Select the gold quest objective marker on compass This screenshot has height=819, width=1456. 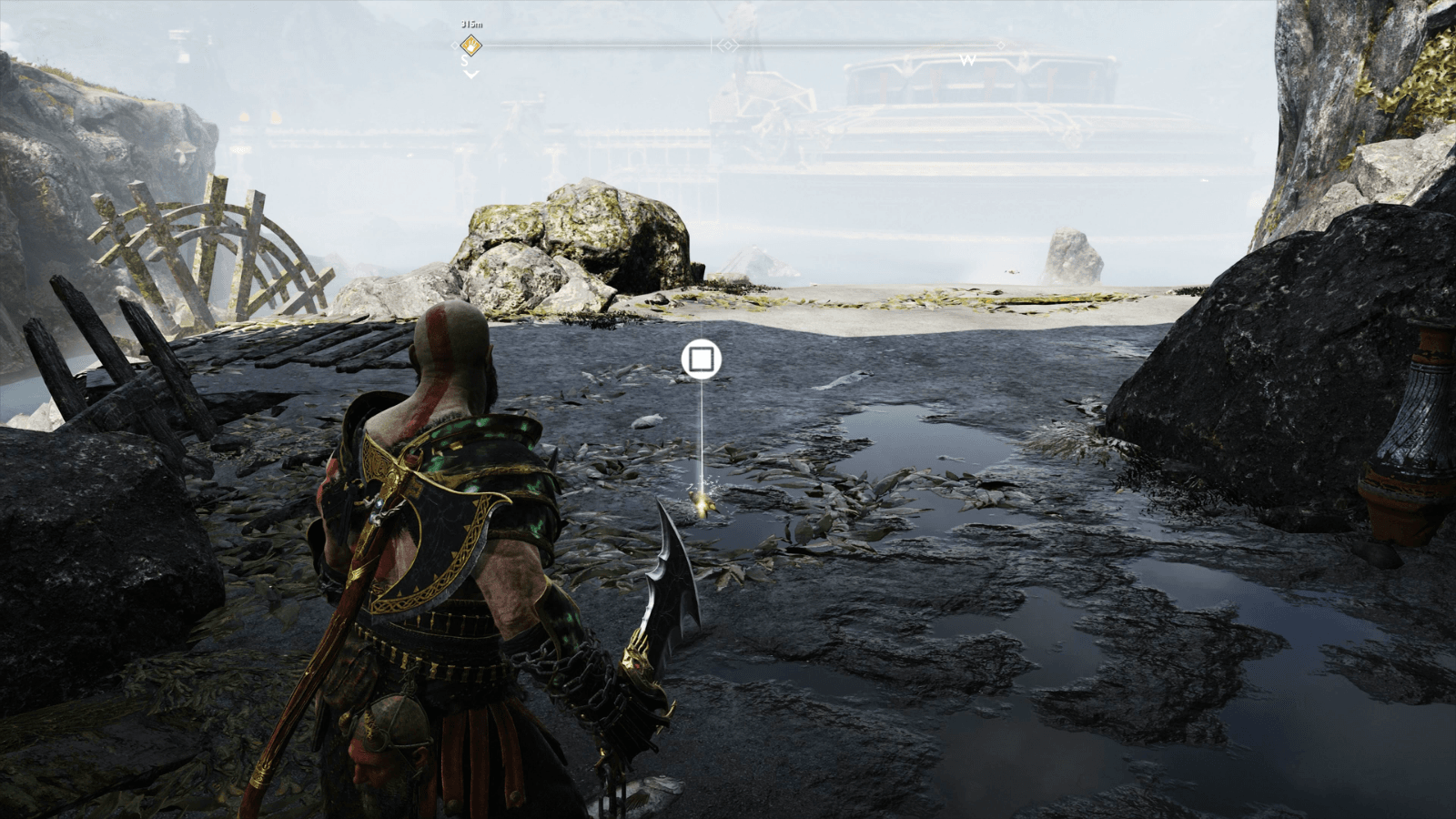click(470, 45)
